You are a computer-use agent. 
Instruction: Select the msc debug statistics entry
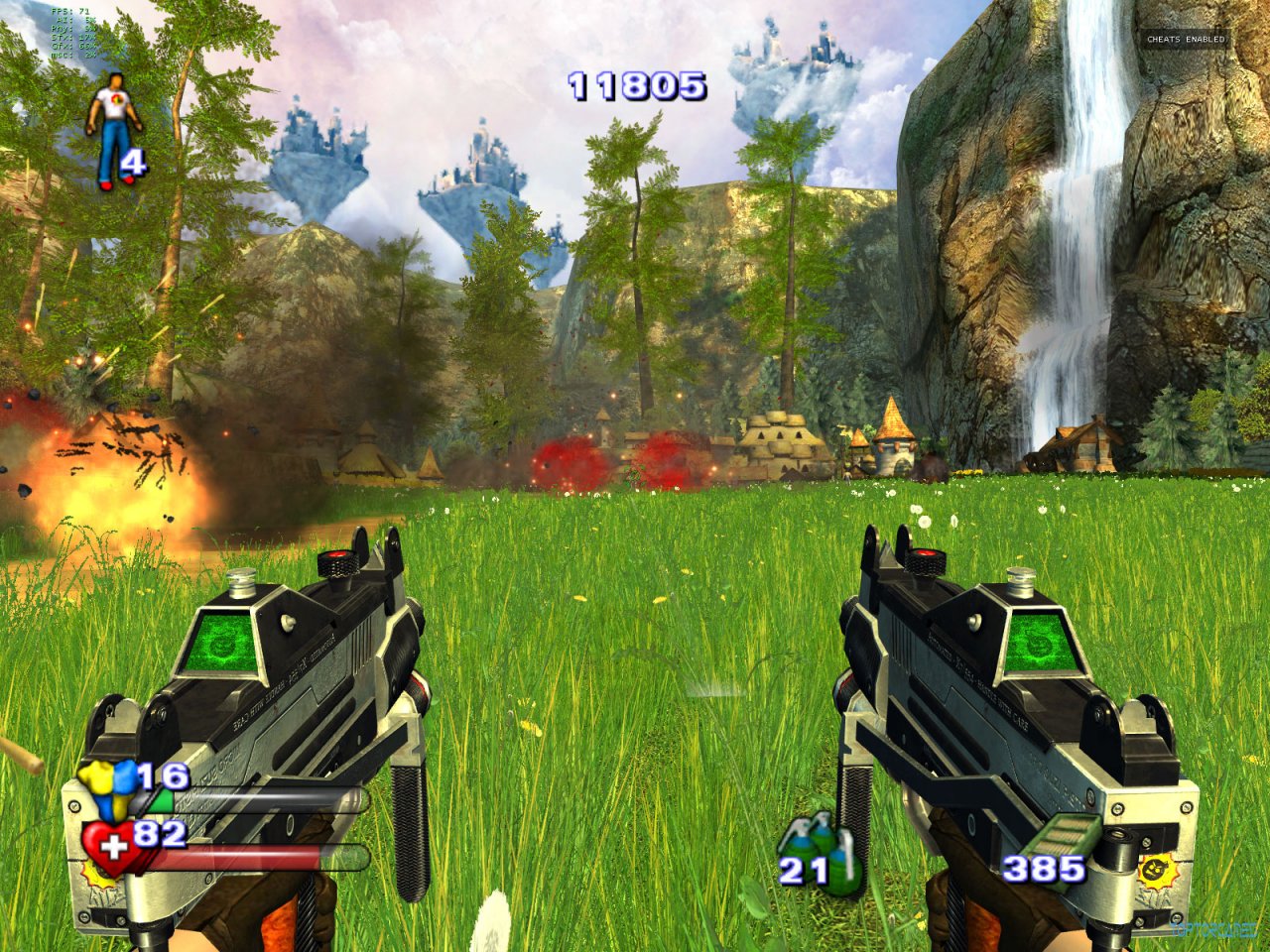click(71, 57)
